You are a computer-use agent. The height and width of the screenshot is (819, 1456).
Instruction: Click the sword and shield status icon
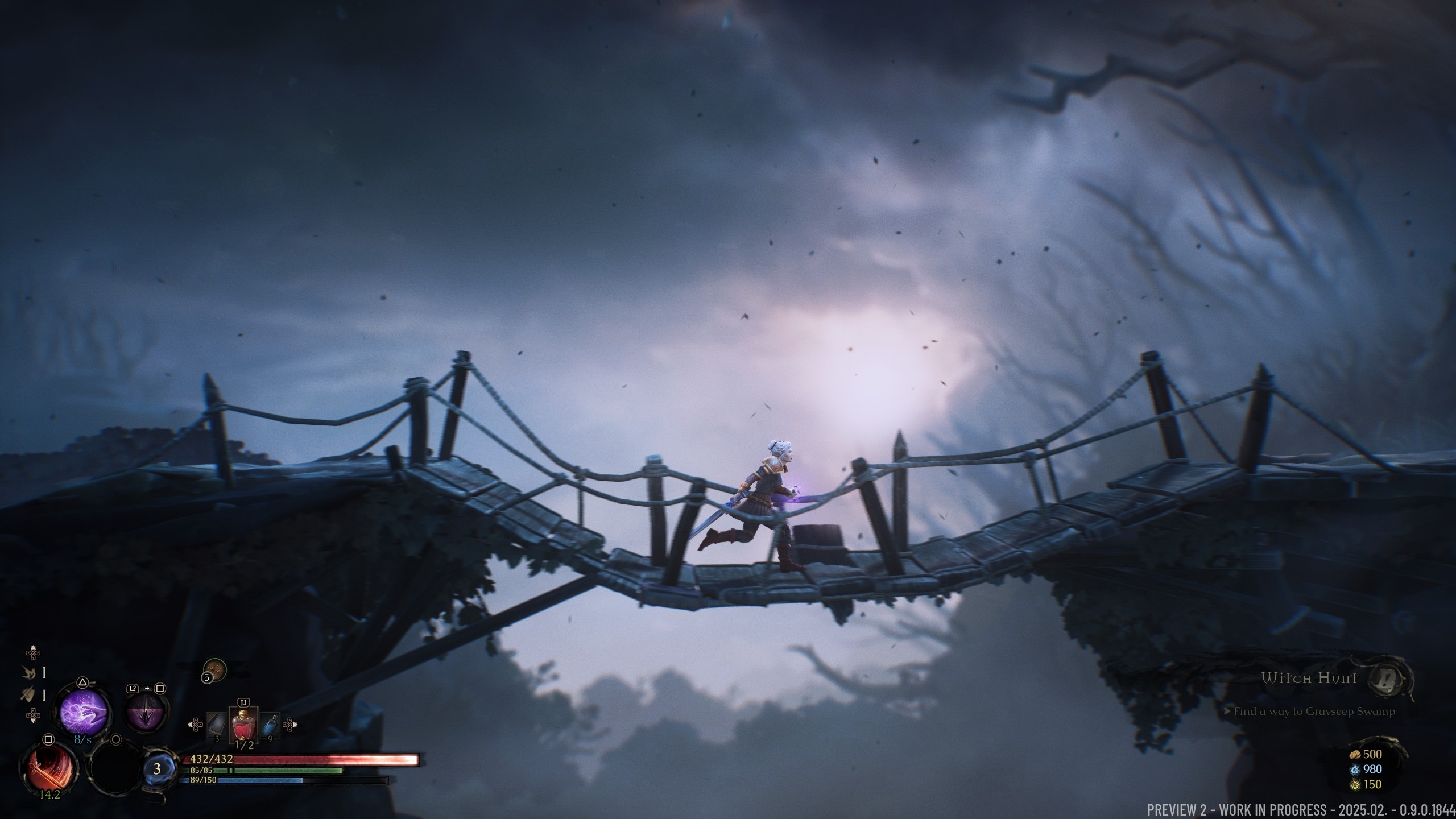click(28, 694)
